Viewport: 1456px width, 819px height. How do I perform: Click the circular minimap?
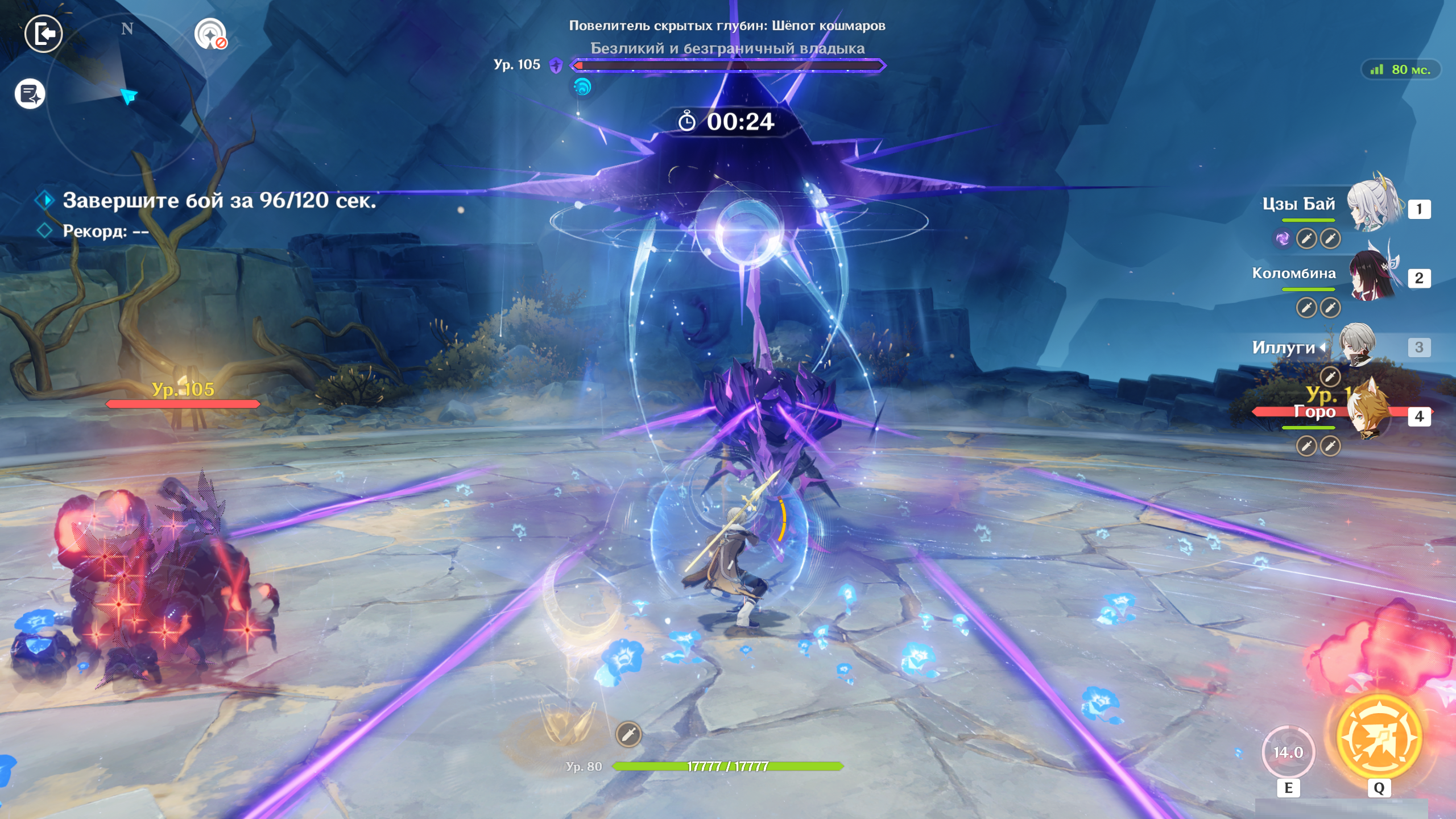coord(126,94)
